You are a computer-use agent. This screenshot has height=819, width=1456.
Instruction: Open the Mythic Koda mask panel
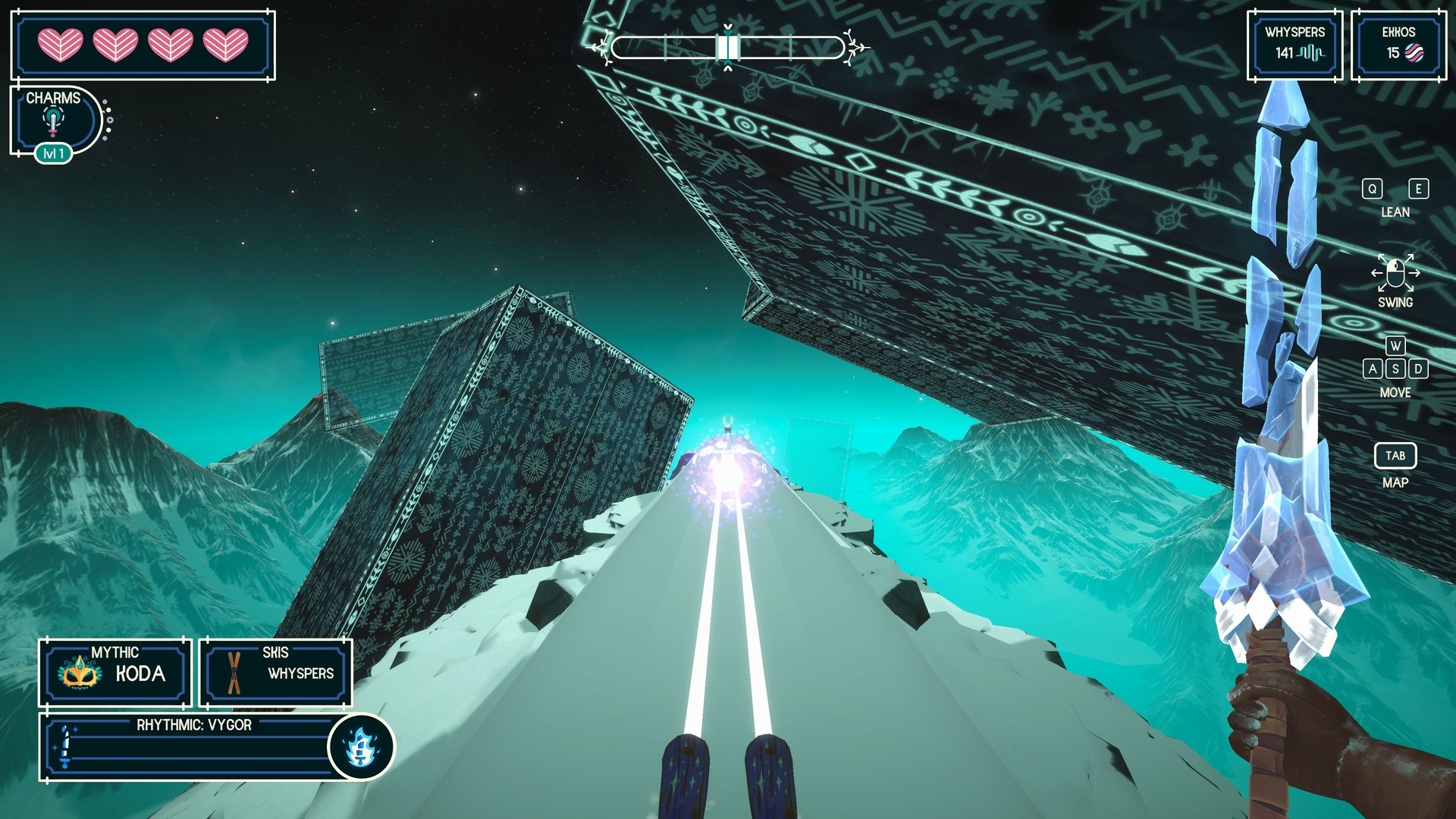pos(115,673)
